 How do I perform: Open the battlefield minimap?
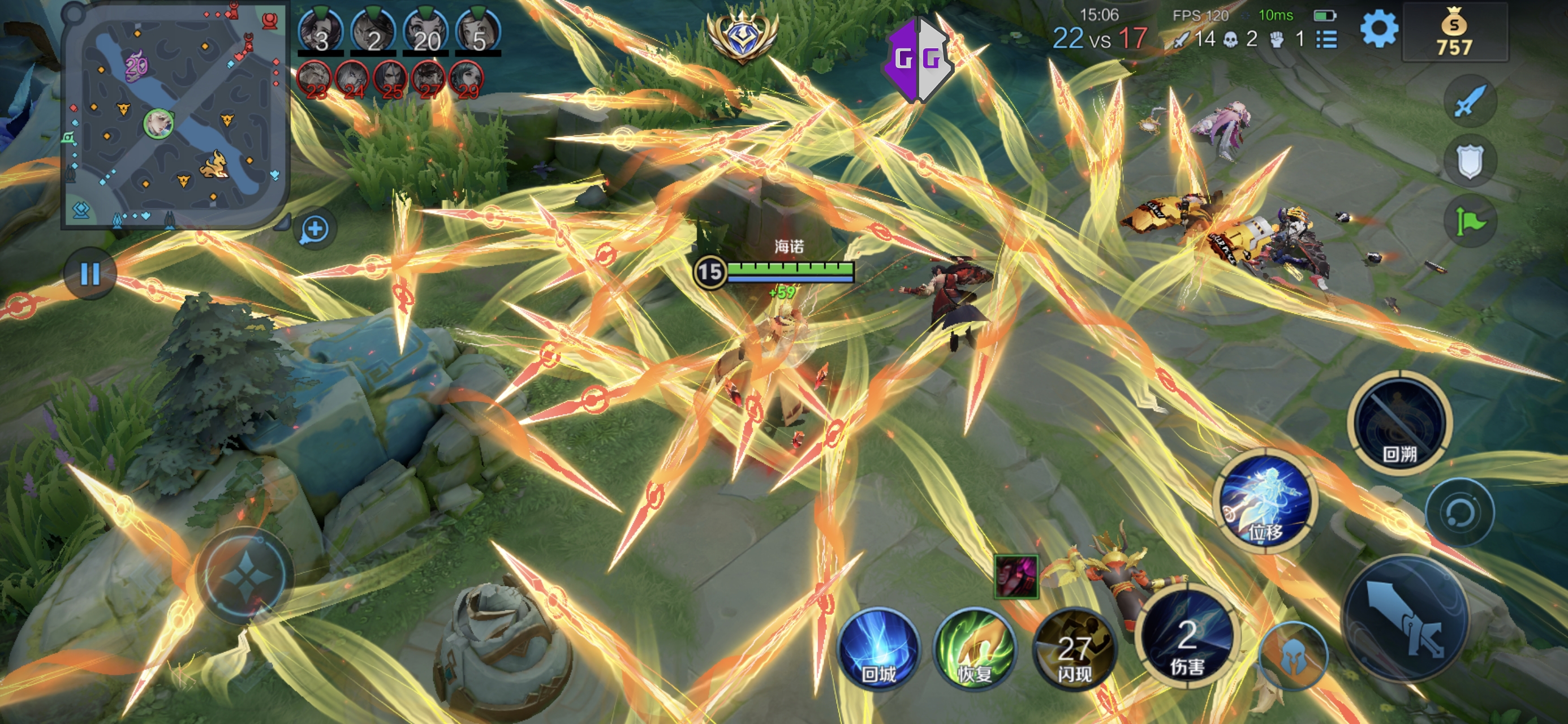pyautogui.click(x=175, y=116)
